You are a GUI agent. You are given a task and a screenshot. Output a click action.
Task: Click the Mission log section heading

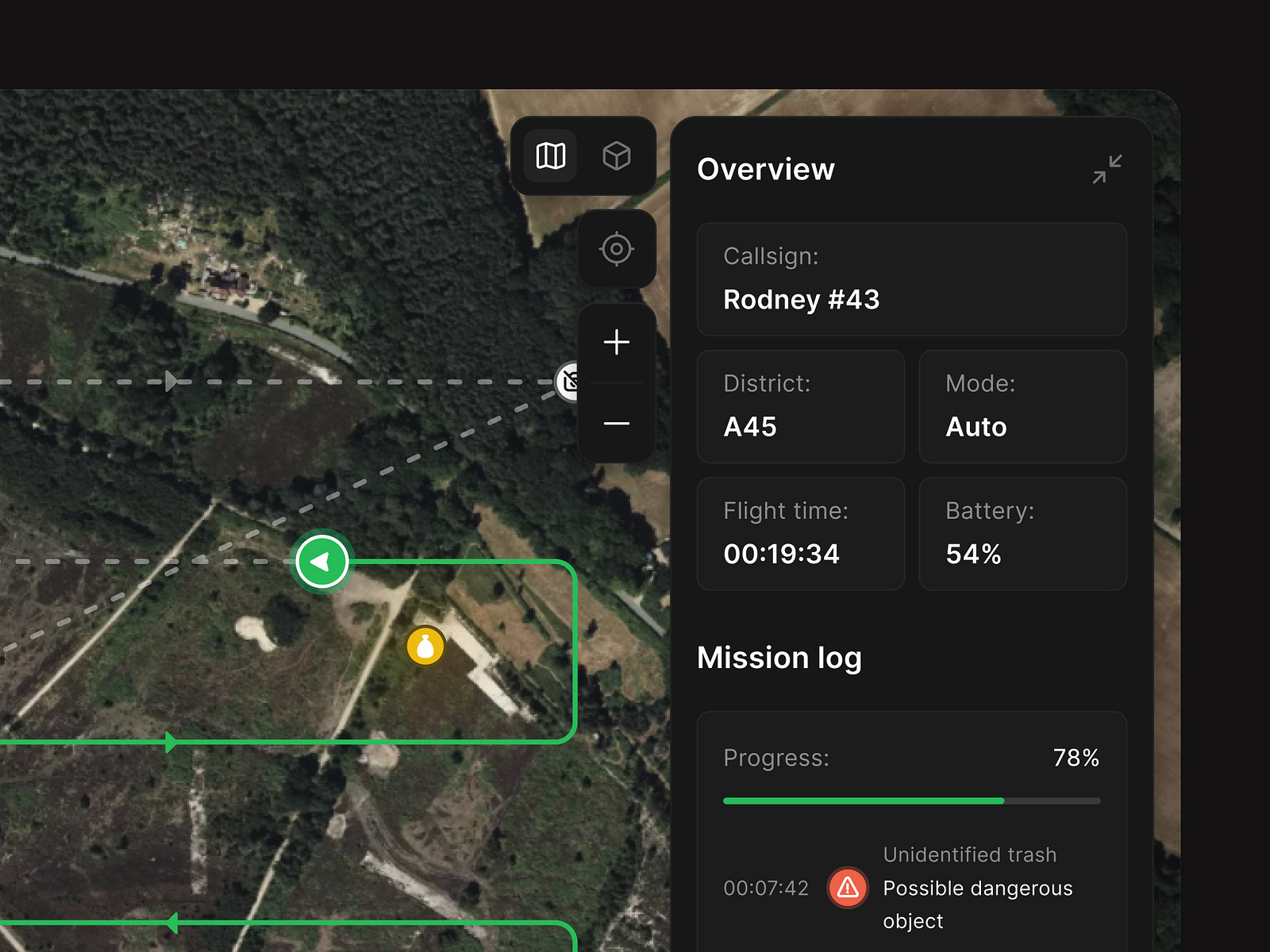coord(779,658)
